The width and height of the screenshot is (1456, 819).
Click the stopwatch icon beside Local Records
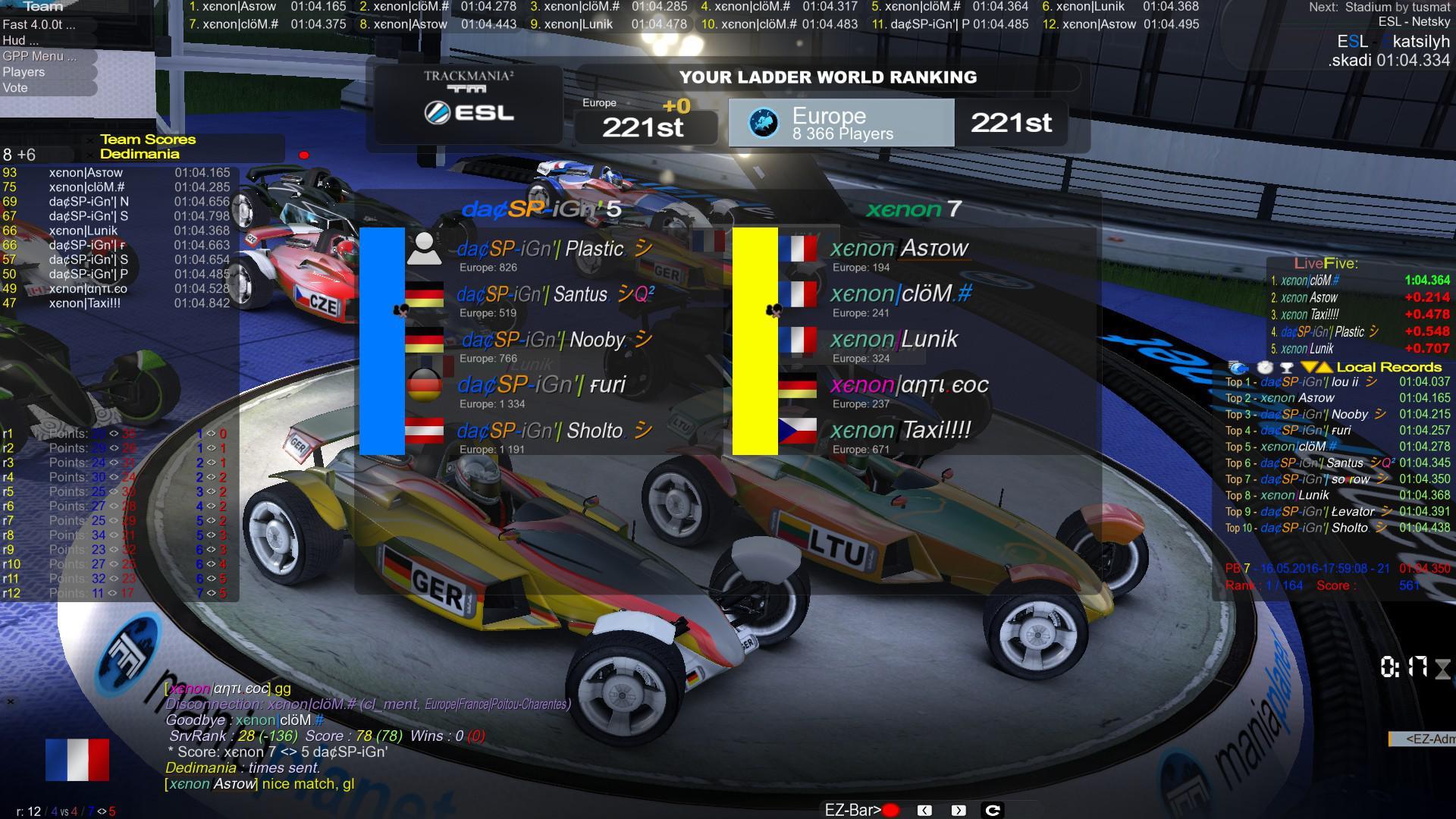pyautogui.click(x=1265, y=367)
